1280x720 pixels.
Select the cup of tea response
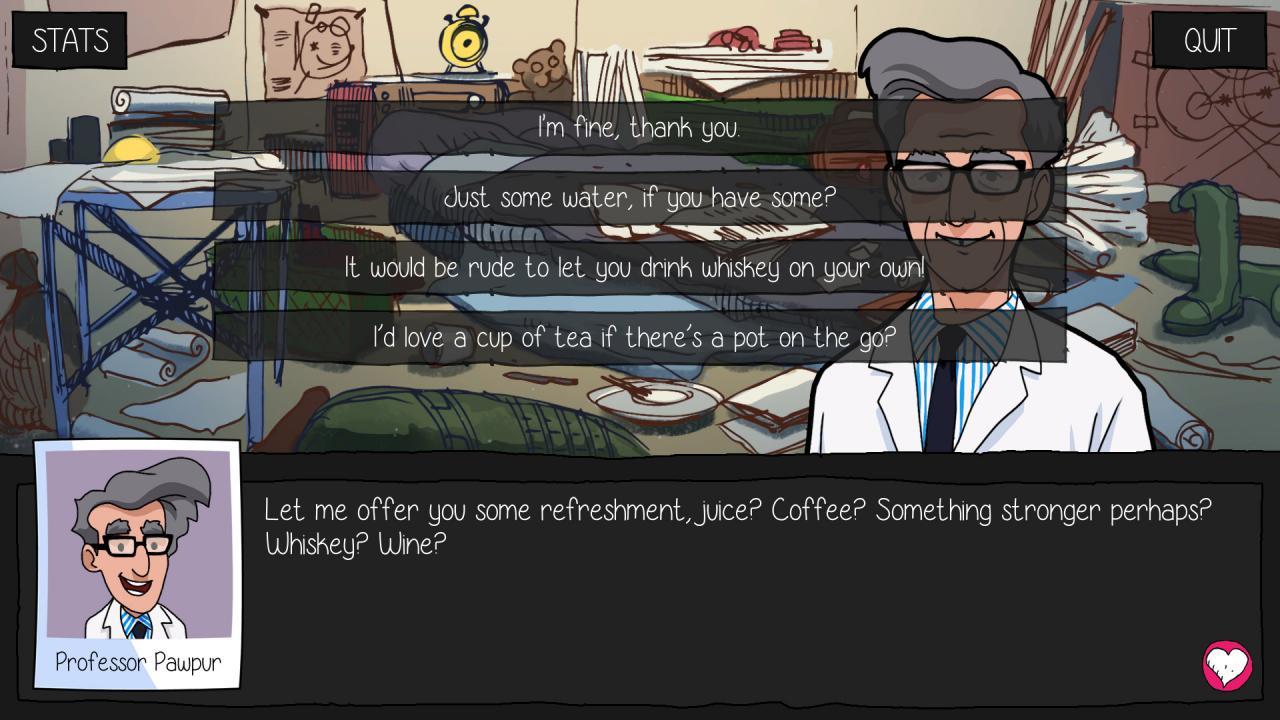coord(640,338)
